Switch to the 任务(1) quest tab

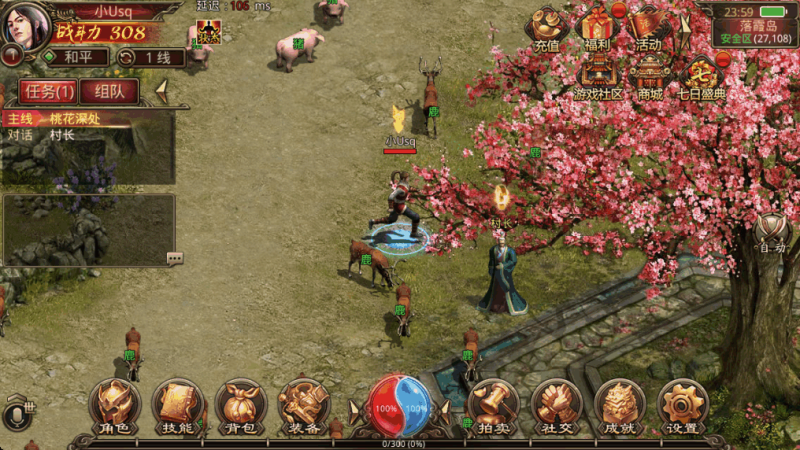coord(48,92)
